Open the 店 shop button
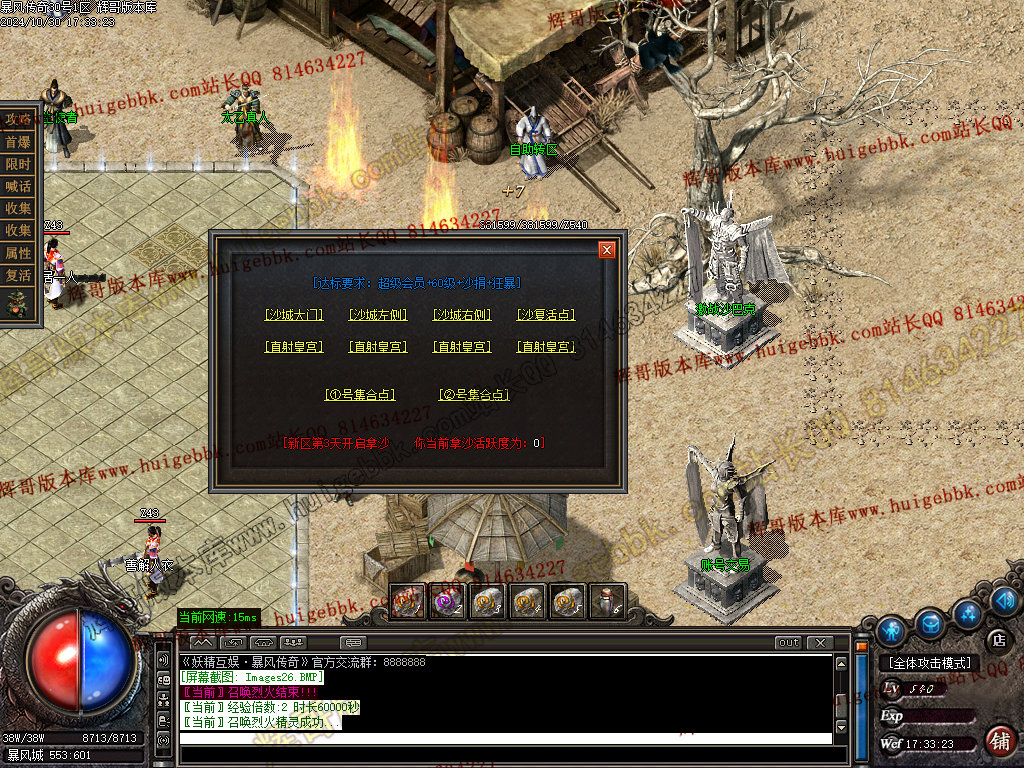The height and width of the screenshot is (768, 1024). 997,640
